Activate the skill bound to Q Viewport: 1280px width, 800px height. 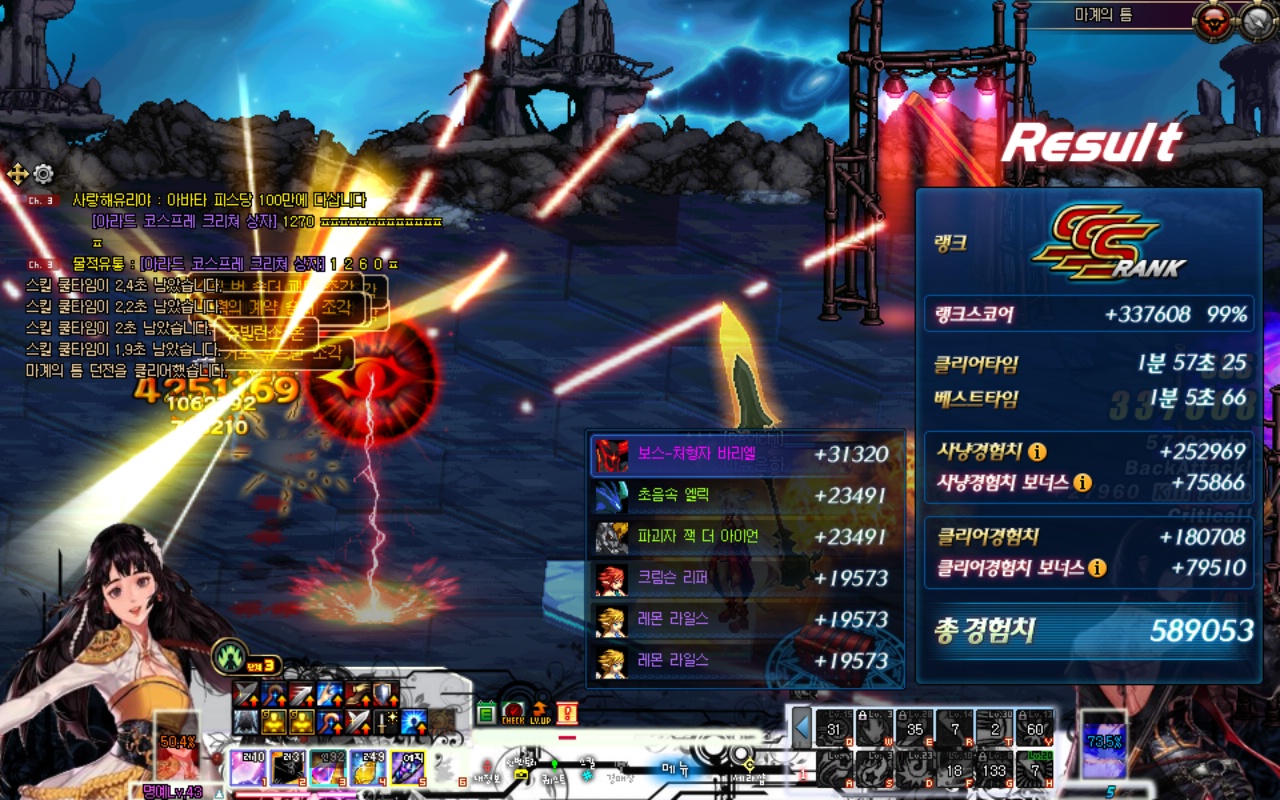tap(836, 728)
